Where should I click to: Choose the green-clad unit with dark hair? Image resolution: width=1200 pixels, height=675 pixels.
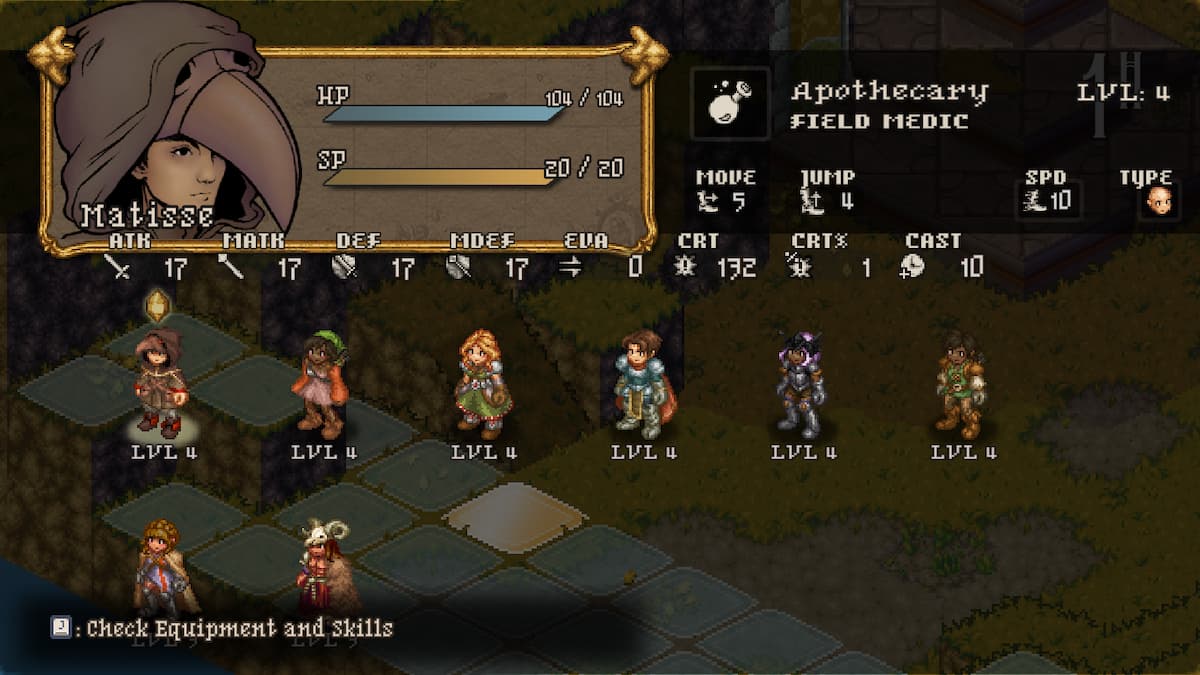coord(961,385)
